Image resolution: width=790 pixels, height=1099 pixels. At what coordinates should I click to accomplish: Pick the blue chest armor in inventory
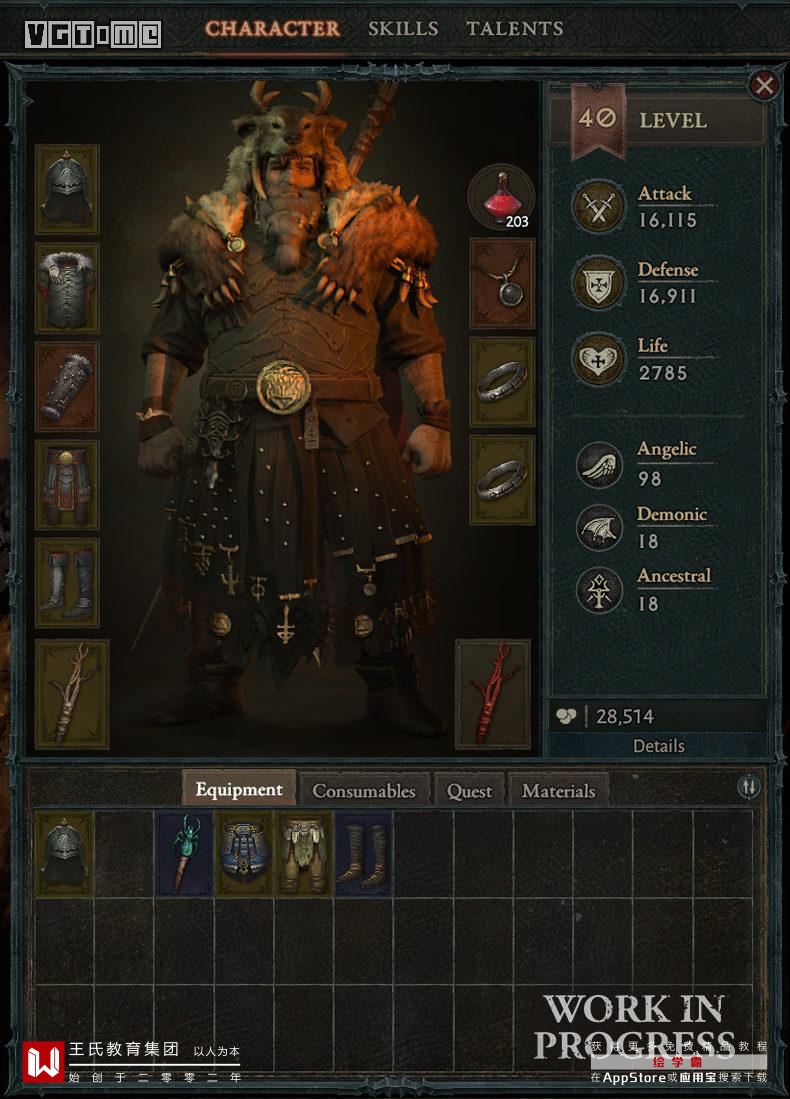[244, 854]
